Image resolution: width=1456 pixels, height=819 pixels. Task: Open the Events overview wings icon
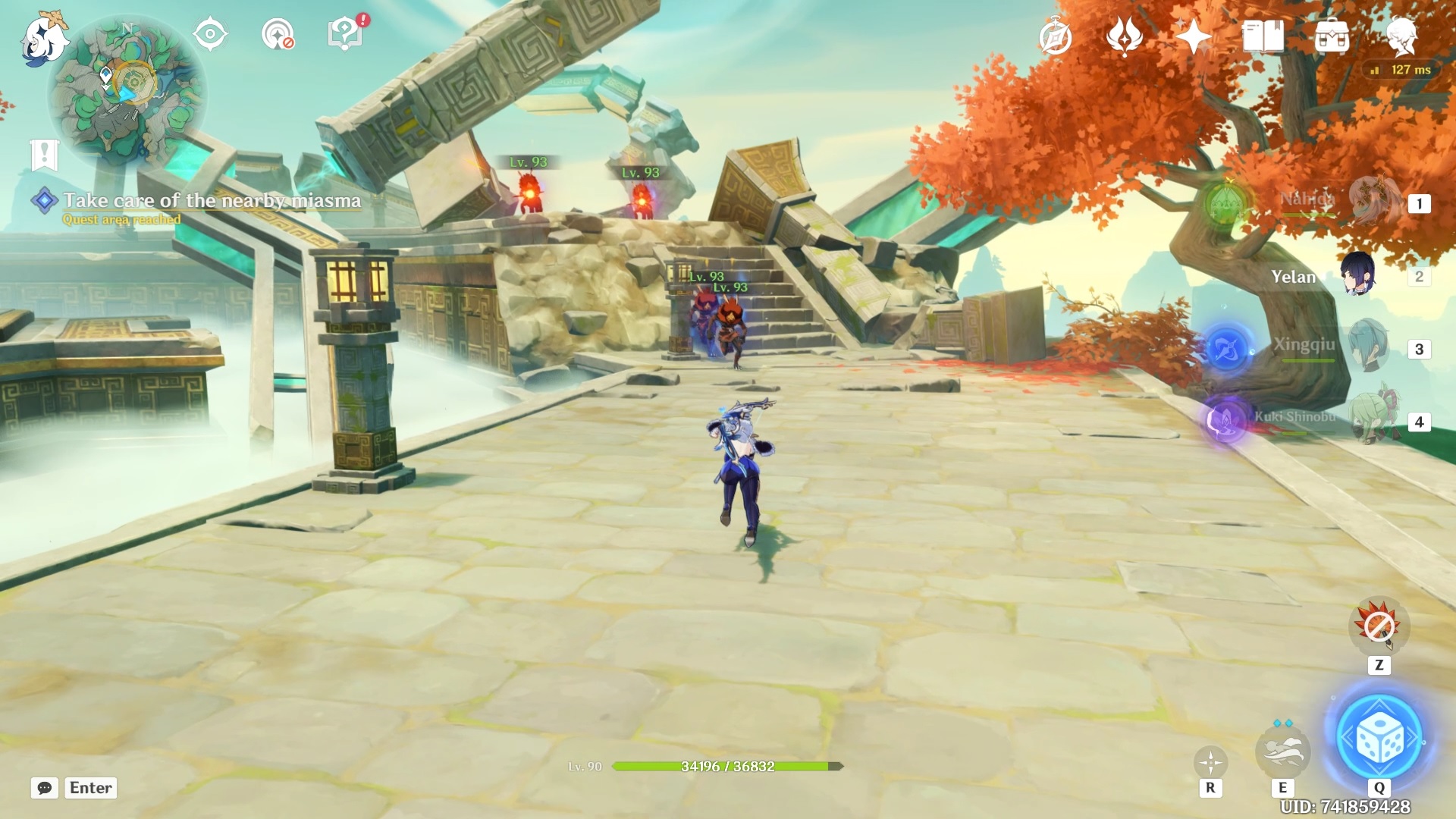tap(1125, 36)
